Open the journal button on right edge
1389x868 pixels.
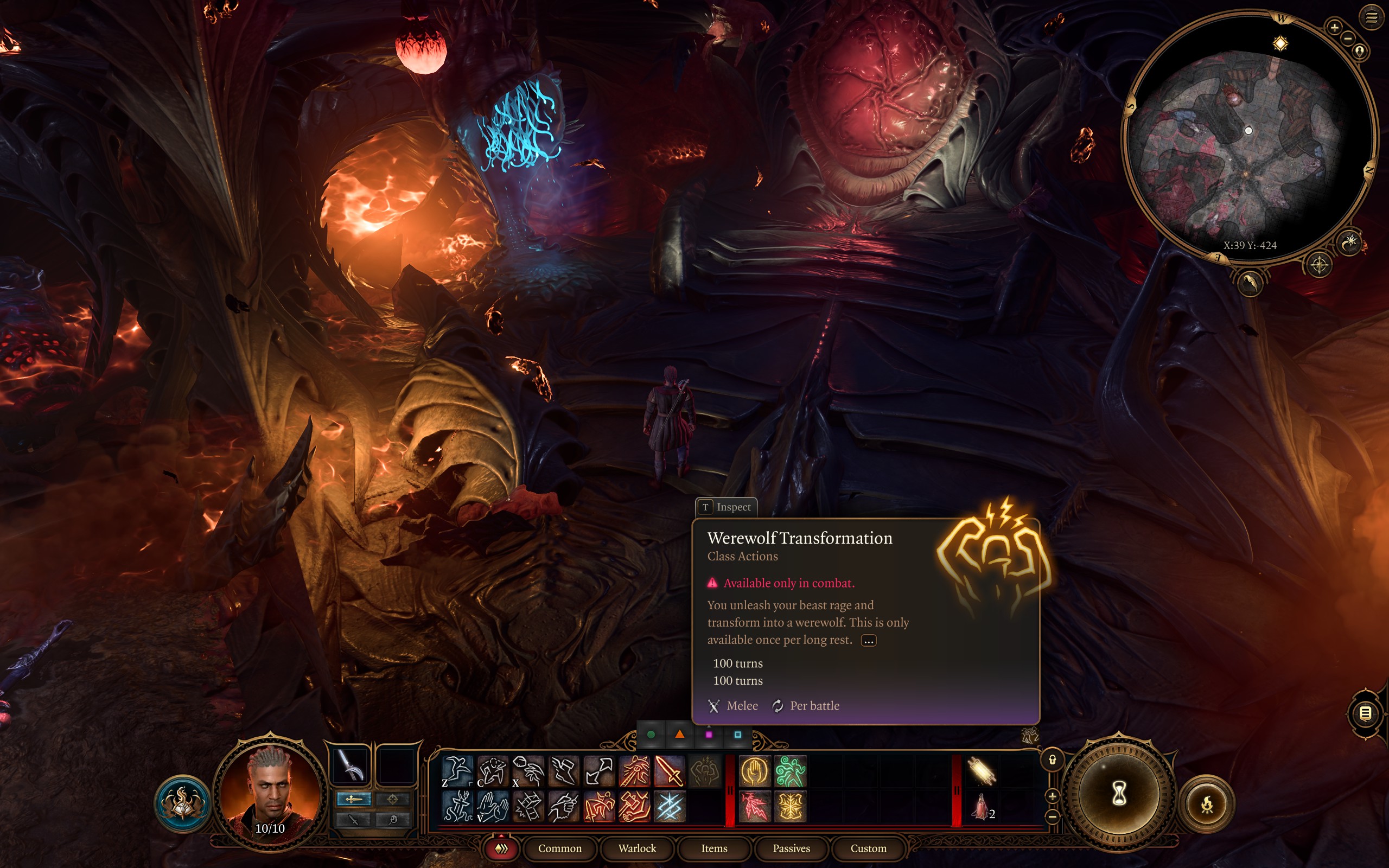pyautogui.click(x=1366, y=713)
